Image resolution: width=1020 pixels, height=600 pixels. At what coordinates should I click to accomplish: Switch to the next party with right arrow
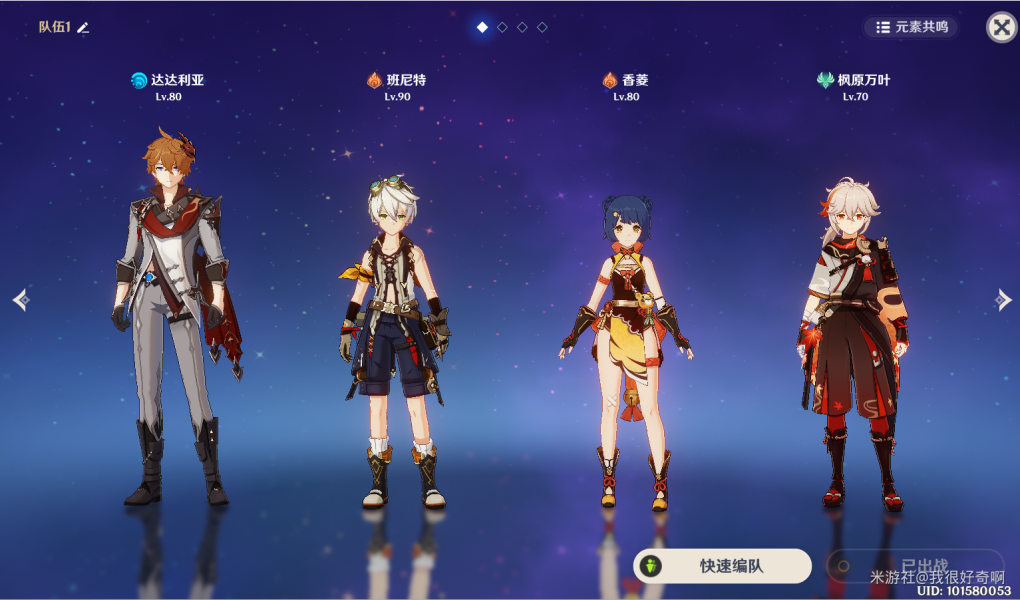(x=1003, y=299)
